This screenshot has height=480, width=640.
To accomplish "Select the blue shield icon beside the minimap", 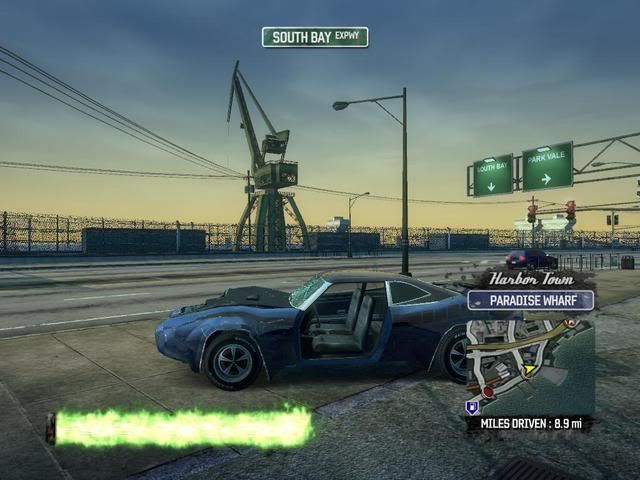I will [x=471, y=407].
